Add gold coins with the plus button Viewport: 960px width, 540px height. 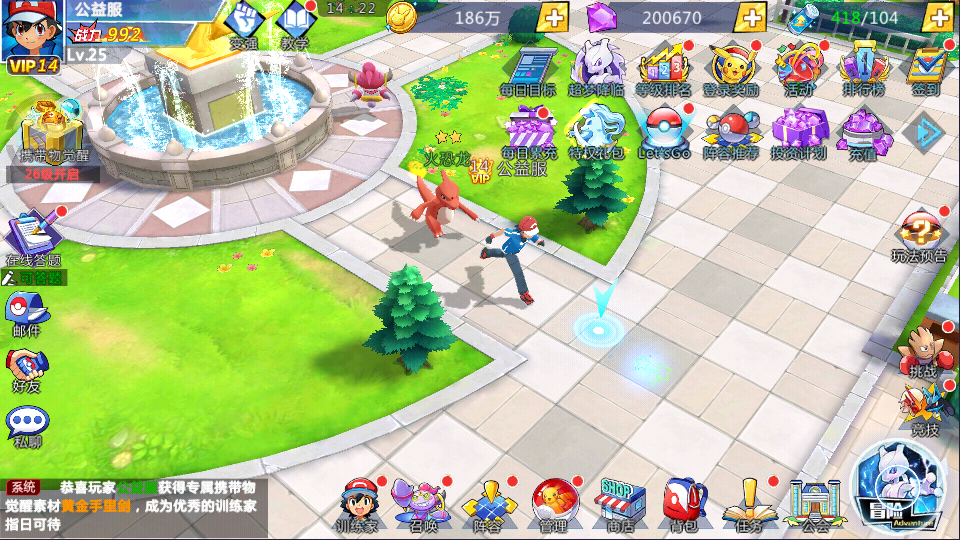[x=552, y=17]
